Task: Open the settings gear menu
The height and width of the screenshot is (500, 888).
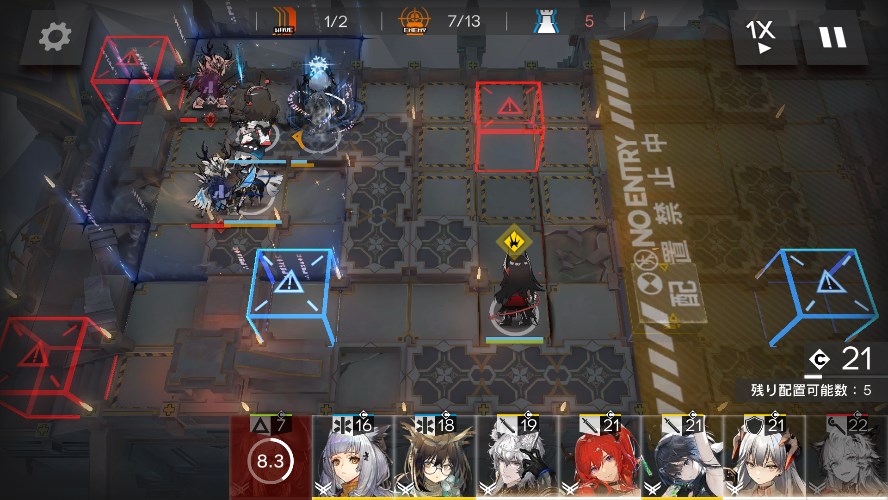Action: tap(55, 38)
